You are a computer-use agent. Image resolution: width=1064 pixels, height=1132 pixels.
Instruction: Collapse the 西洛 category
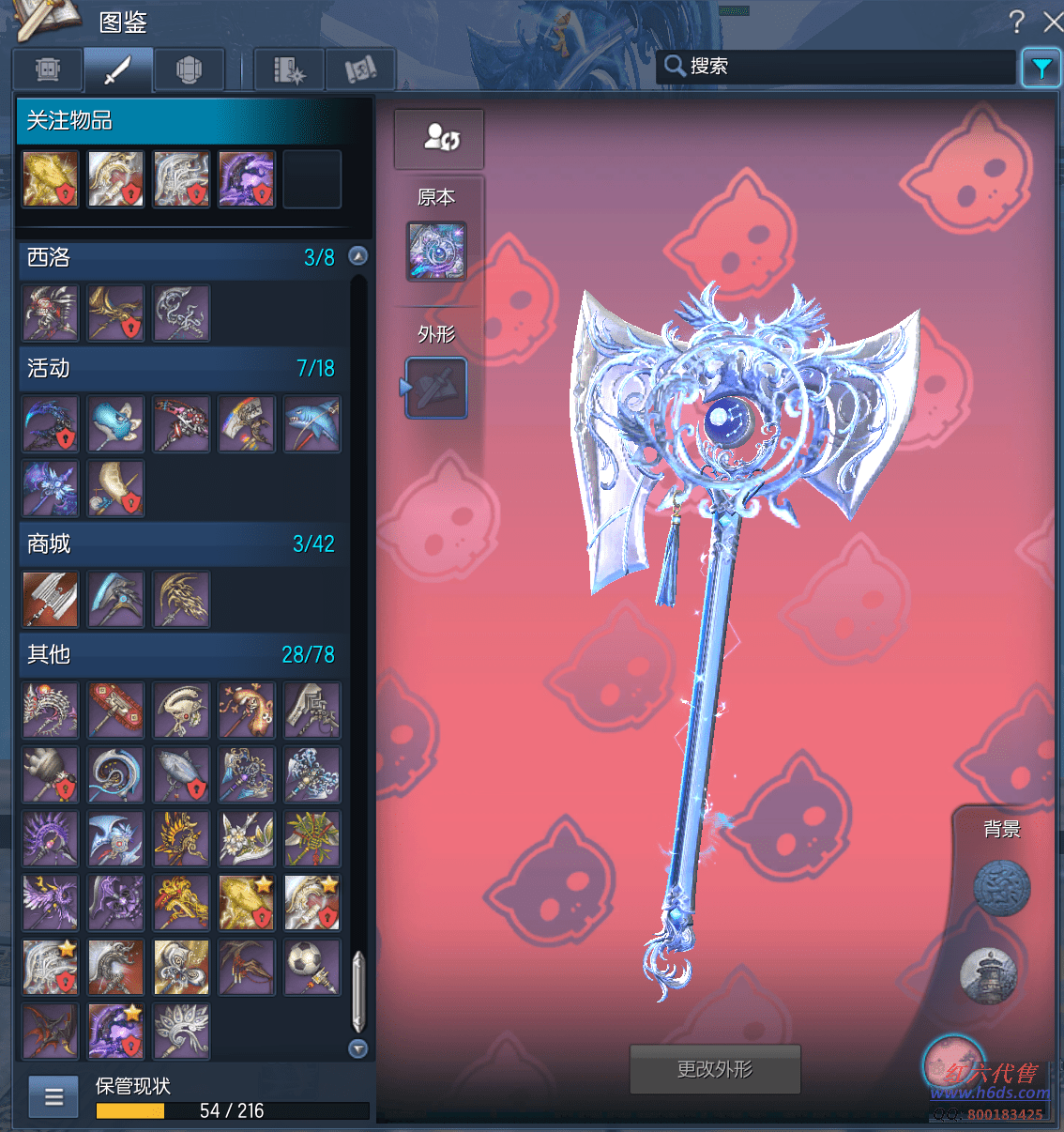pos(357,256)
